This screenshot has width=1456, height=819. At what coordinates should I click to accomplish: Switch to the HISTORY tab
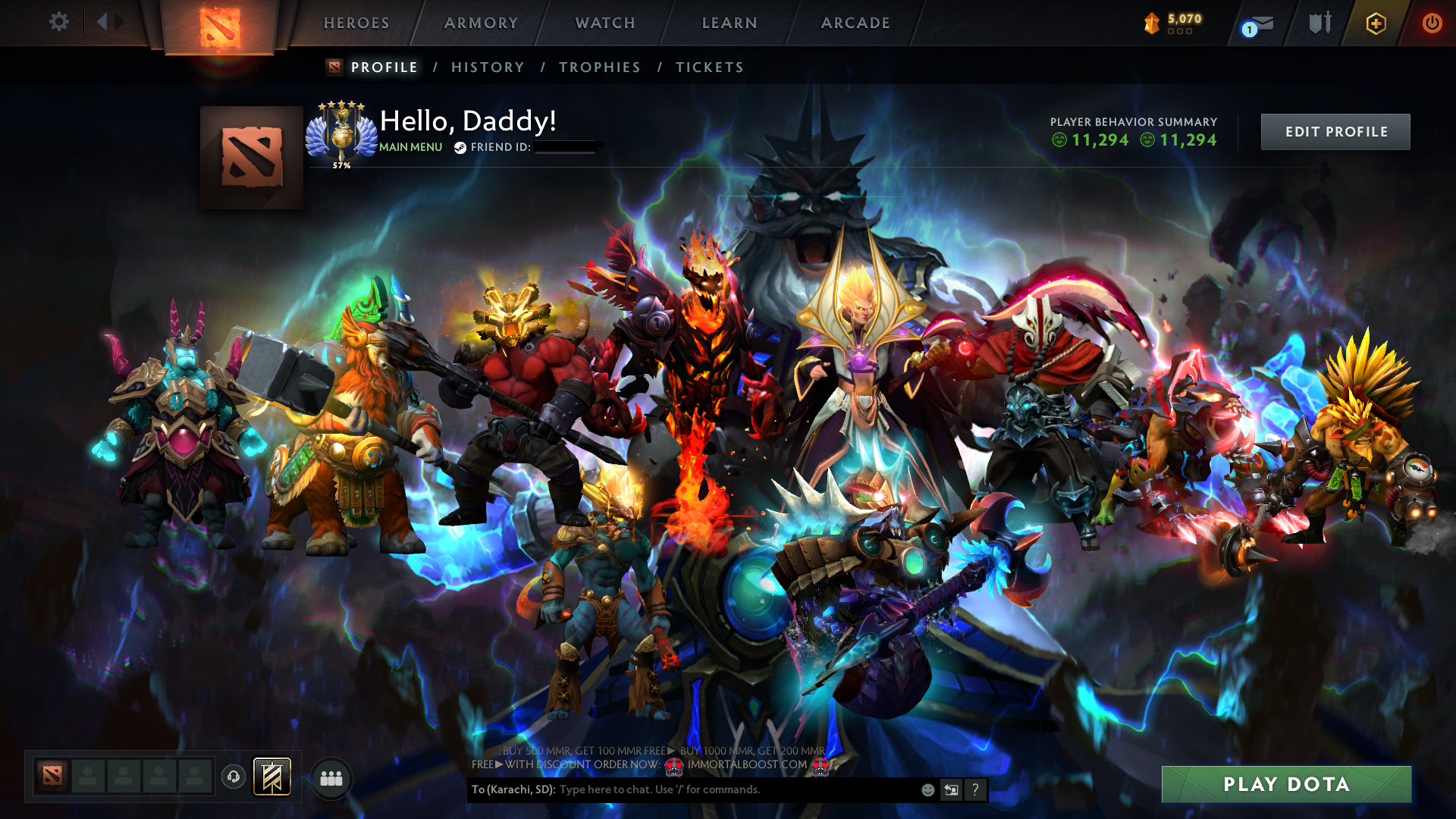coord(488,67)
